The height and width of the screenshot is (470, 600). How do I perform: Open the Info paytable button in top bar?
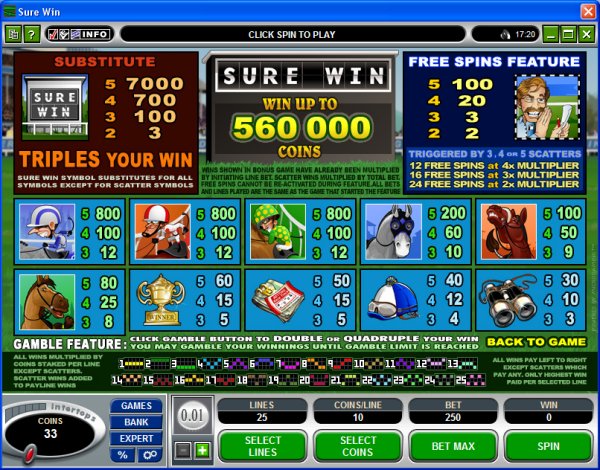coord(95,34)
